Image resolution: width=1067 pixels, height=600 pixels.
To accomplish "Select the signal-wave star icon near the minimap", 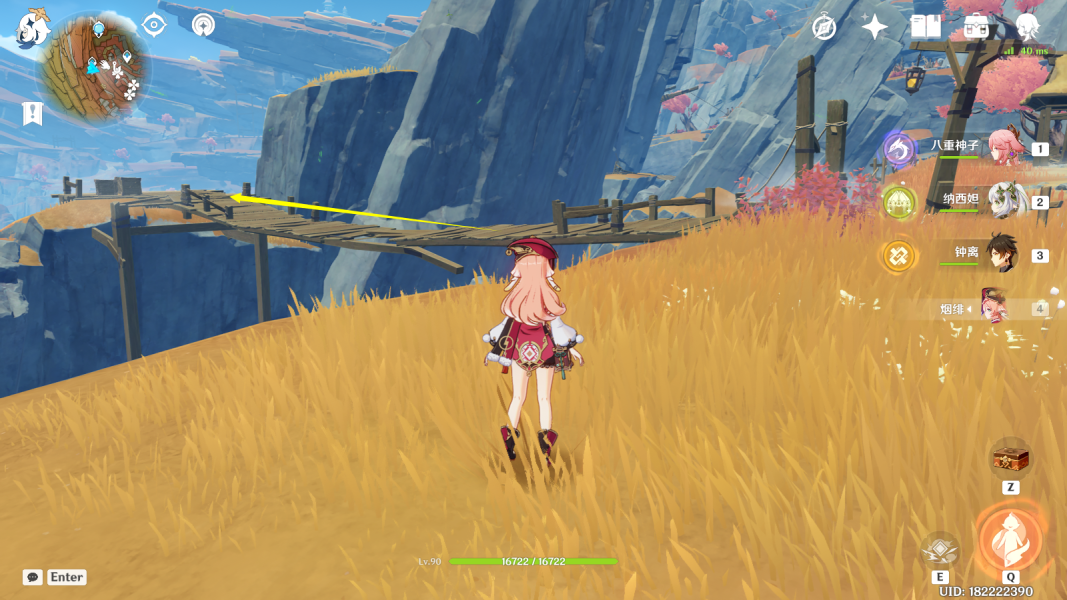I will pos(203,25).
